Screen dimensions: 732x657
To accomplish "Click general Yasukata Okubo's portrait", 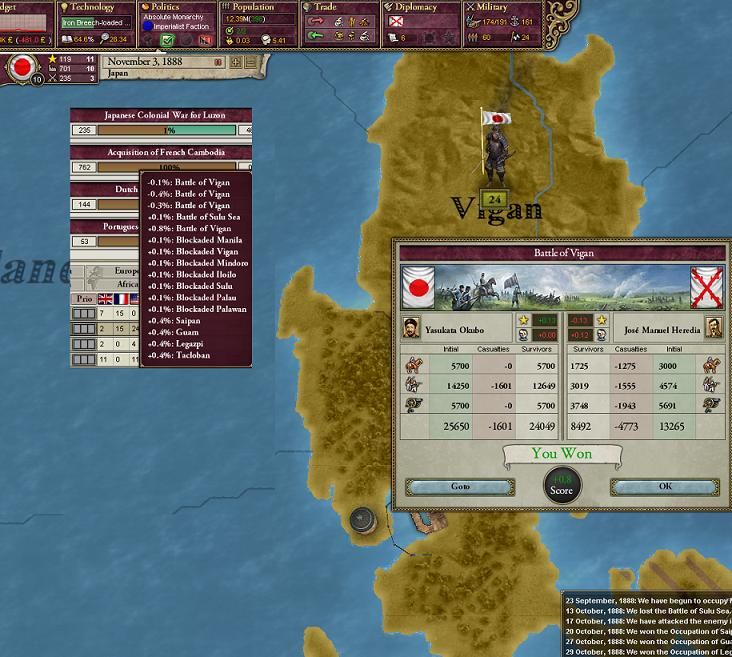I will 411,326.
